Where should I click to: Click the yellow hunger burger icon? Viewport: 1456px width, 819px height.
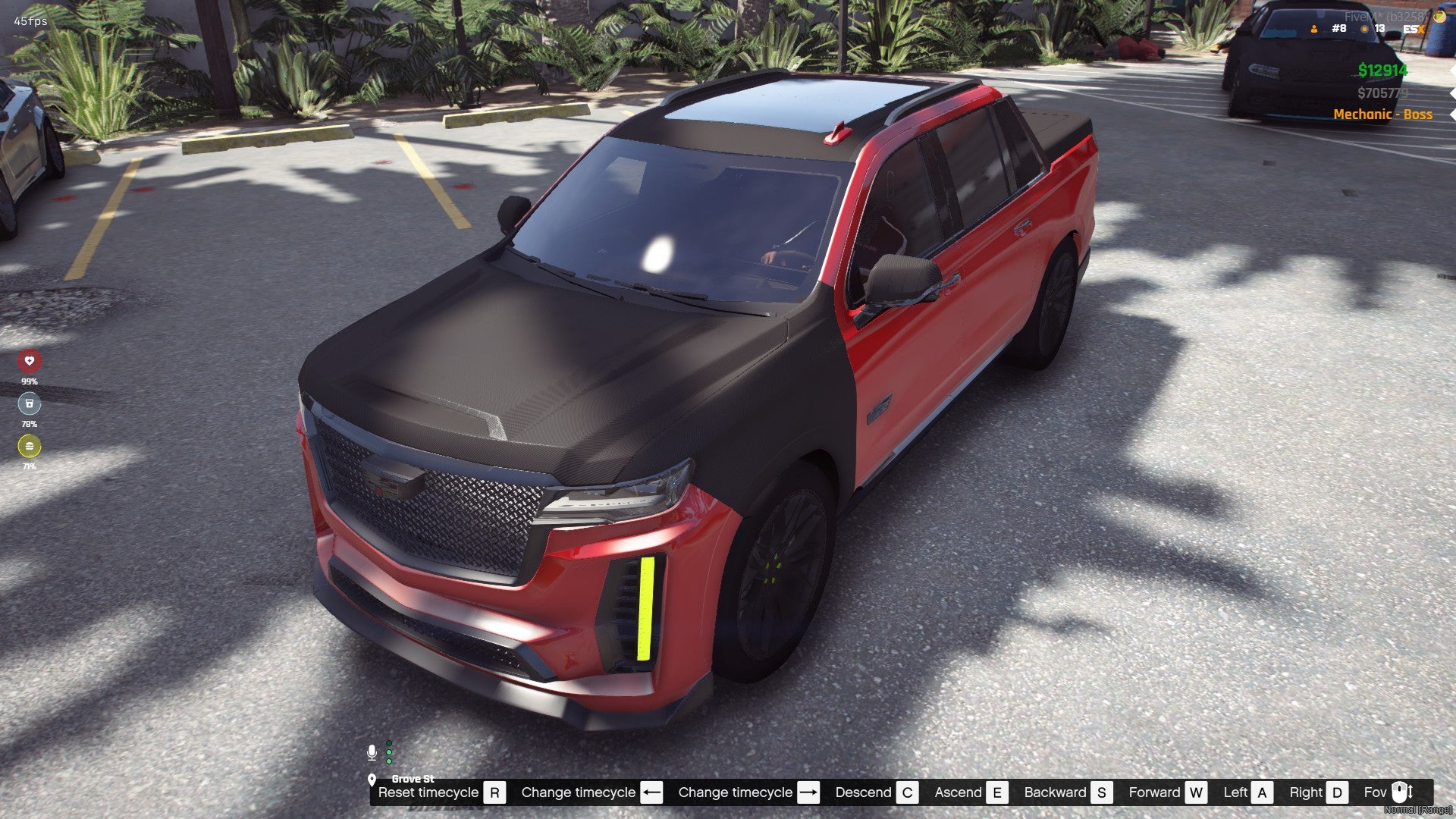(30, 446)
